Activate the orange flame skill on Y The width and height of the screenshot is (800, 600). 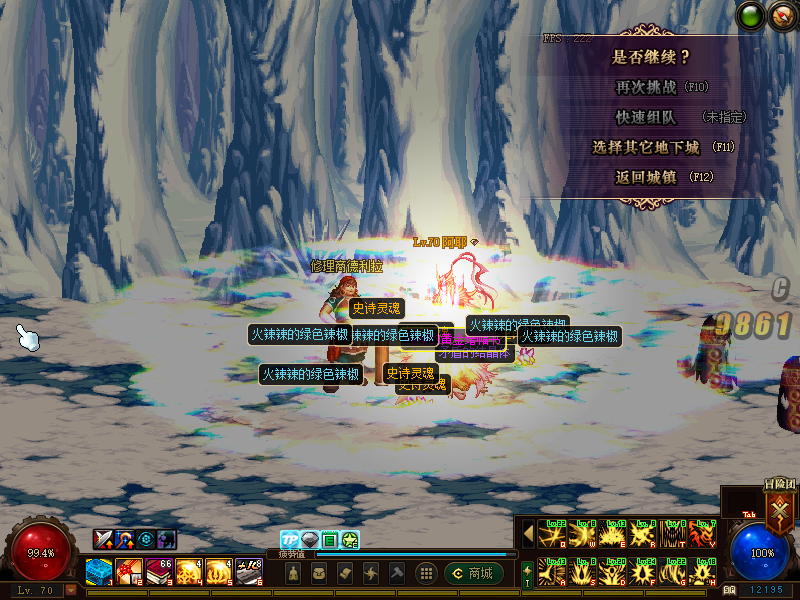705,535
